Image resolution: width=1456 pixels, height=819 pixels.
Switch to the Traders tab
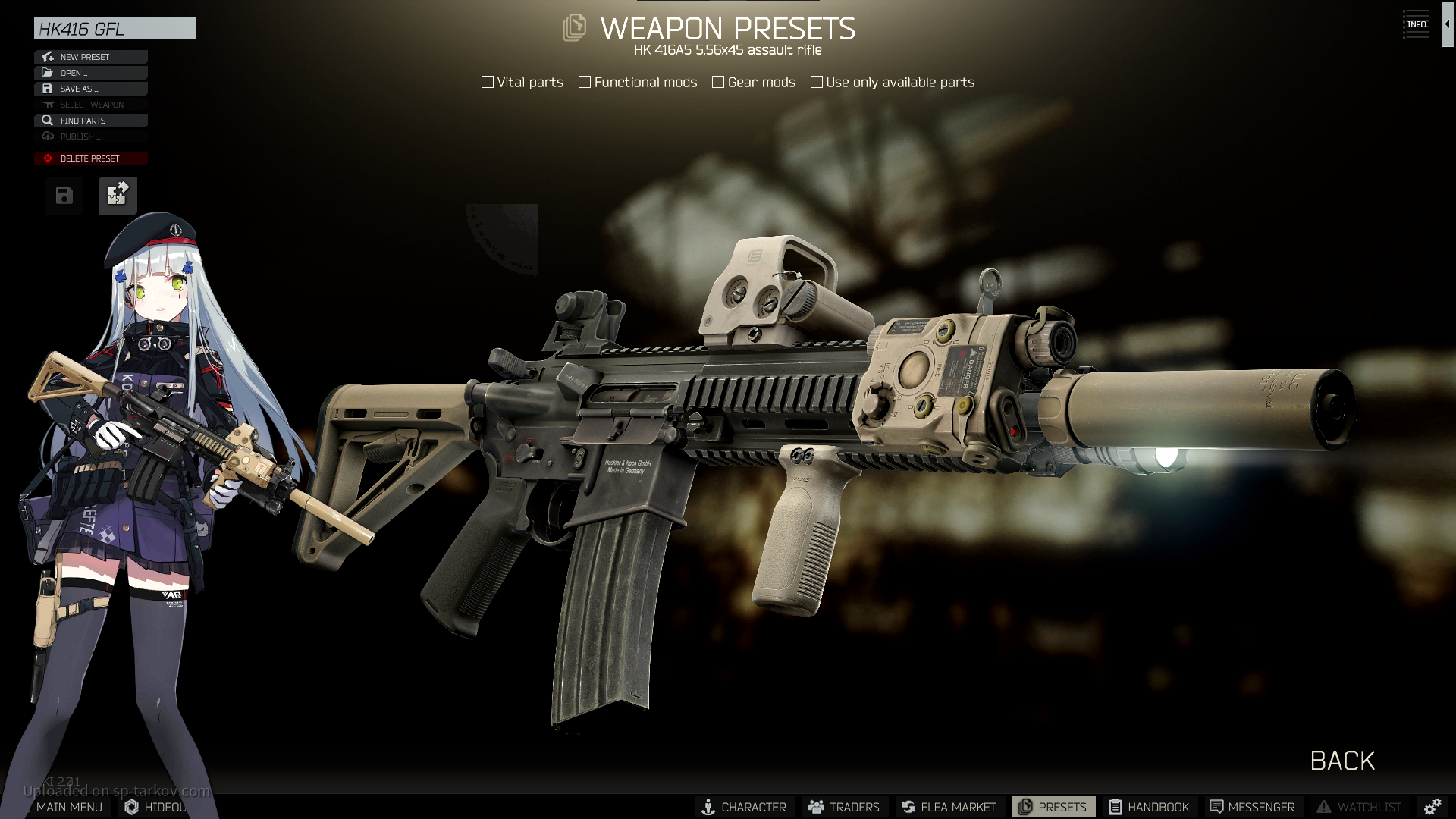pos(844,807)
